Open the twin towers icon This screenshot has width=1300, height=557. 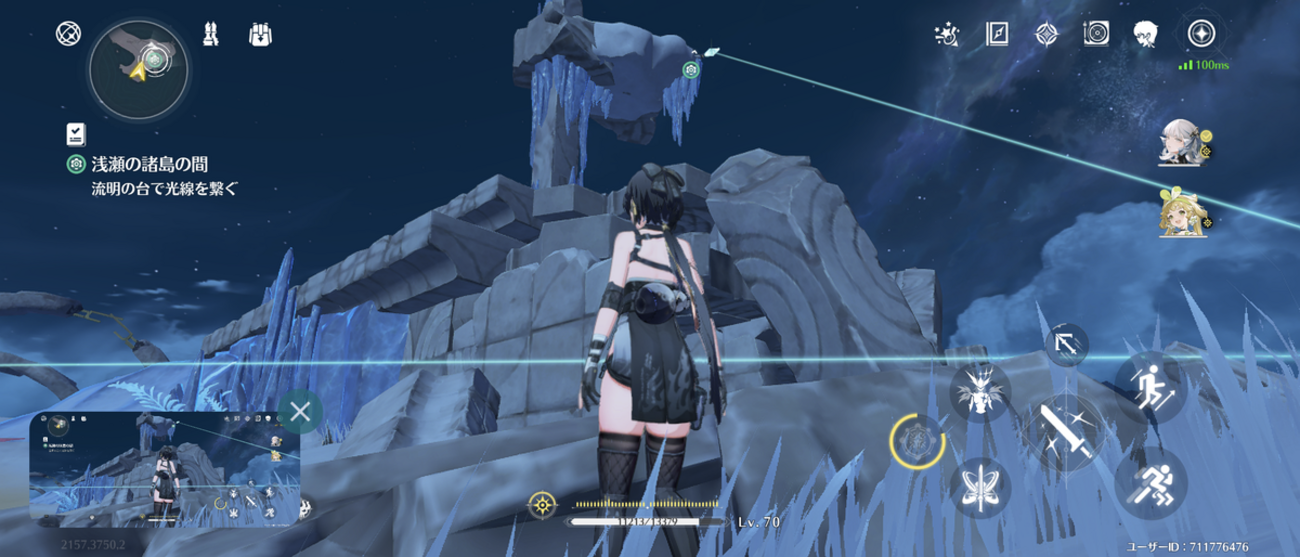click(212, 35)
